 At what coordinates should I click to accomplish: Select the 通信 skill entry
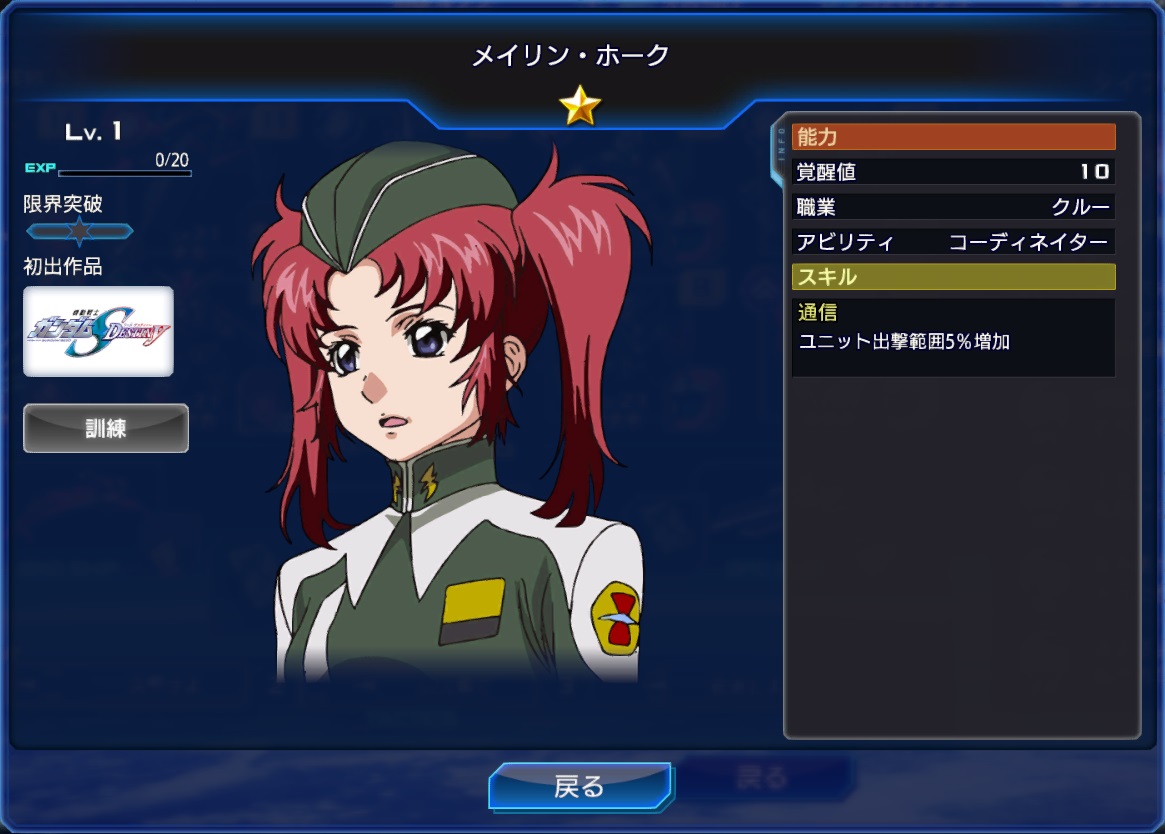952,337
